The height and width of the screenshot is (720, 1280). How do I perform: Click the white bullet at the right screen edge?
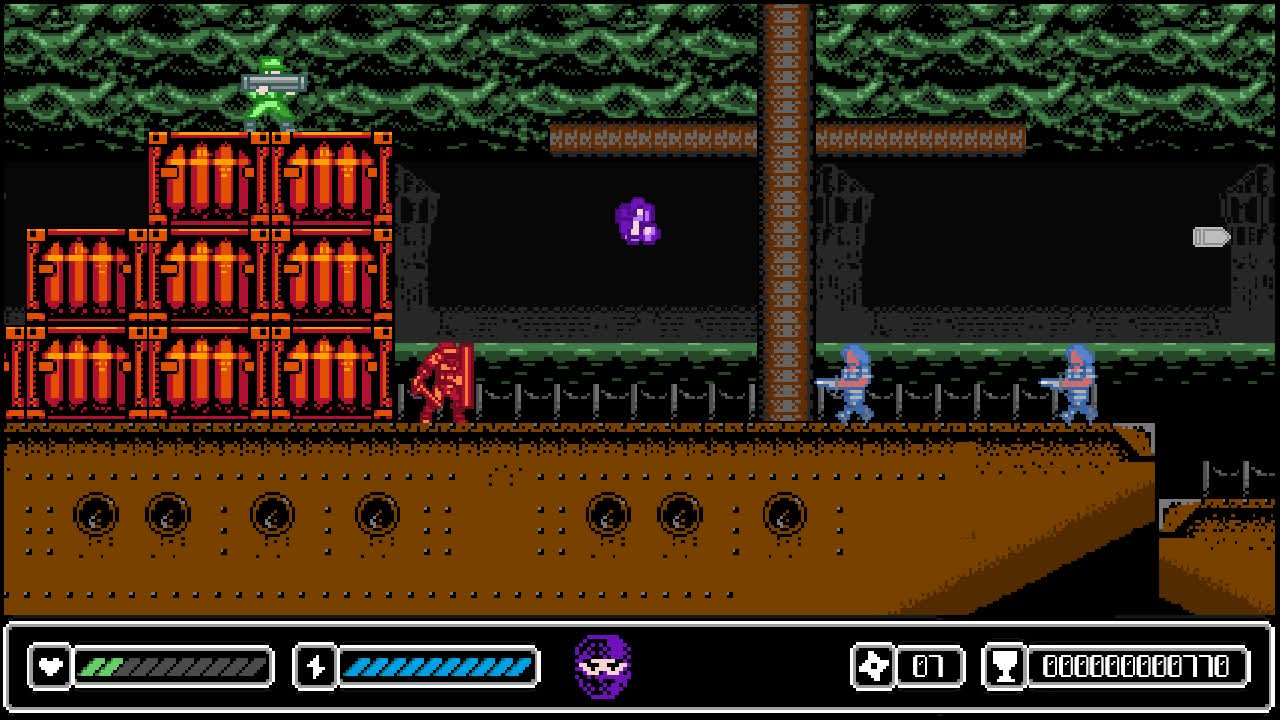pyautogui.click(x=1212, y=238)
